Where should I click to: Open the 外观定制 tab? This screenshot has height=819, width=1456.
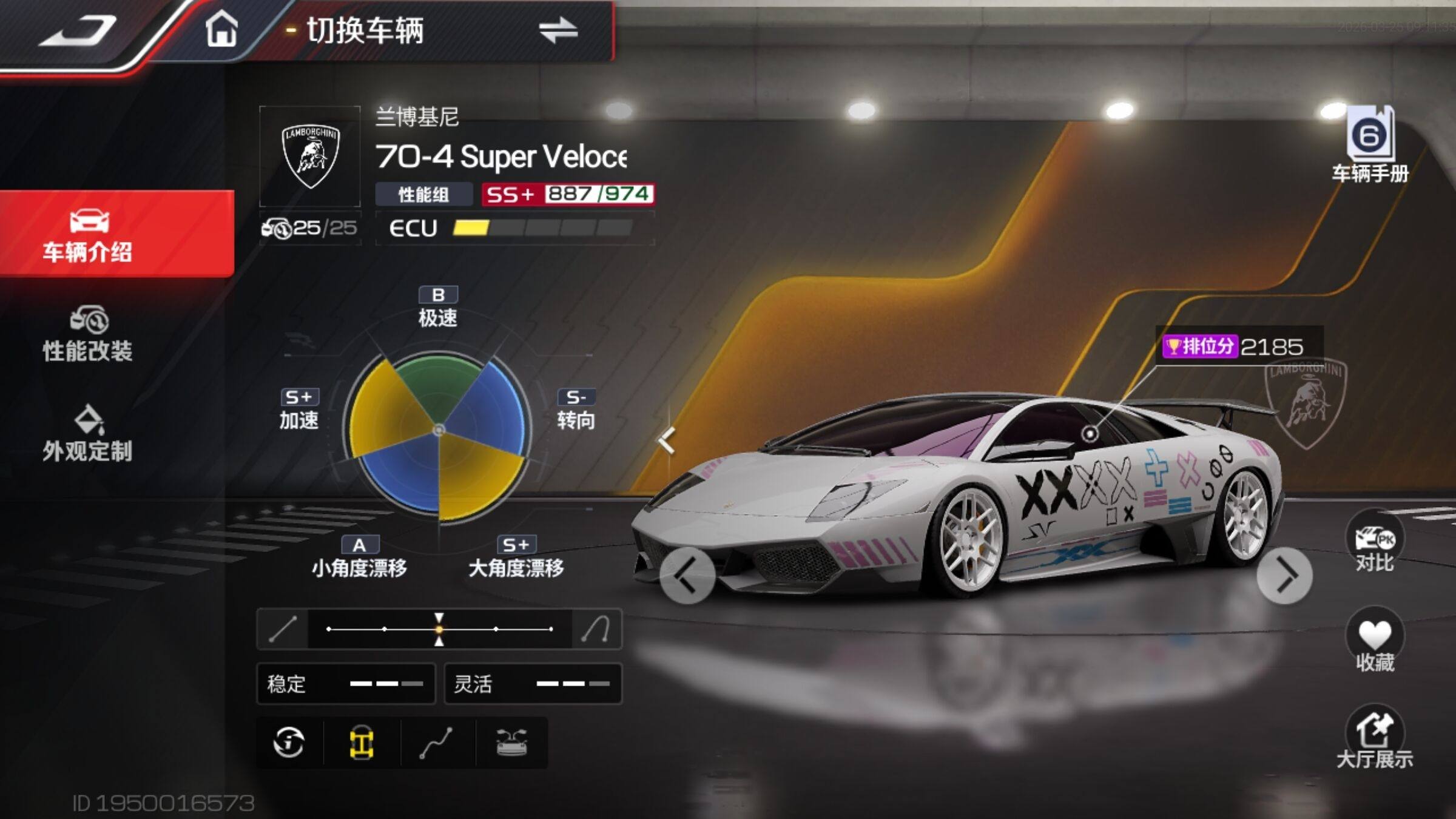(88, 433)
